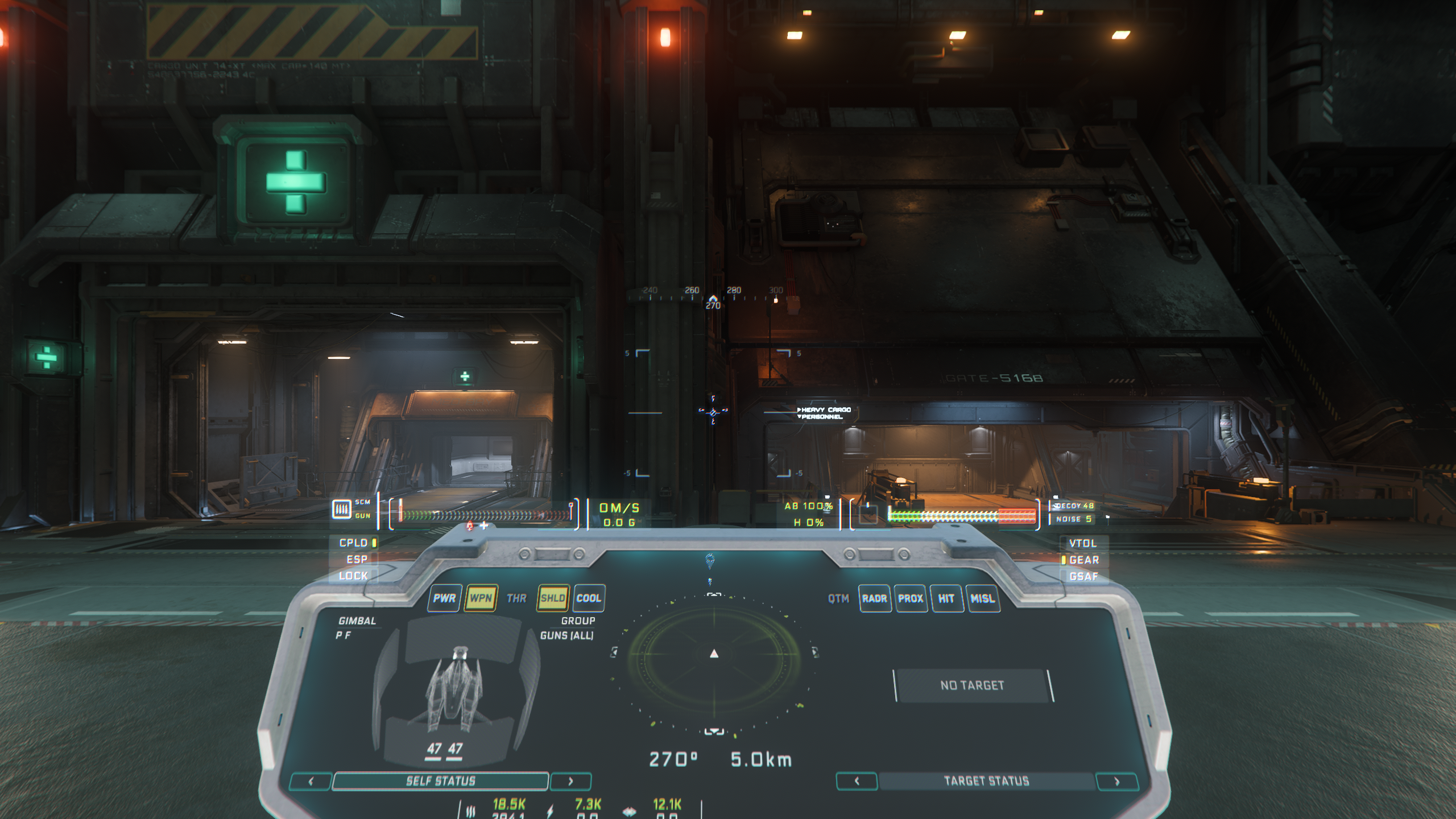Toggle the COOL coolers button
1456x819 pixels.
[x=589, y=598]
